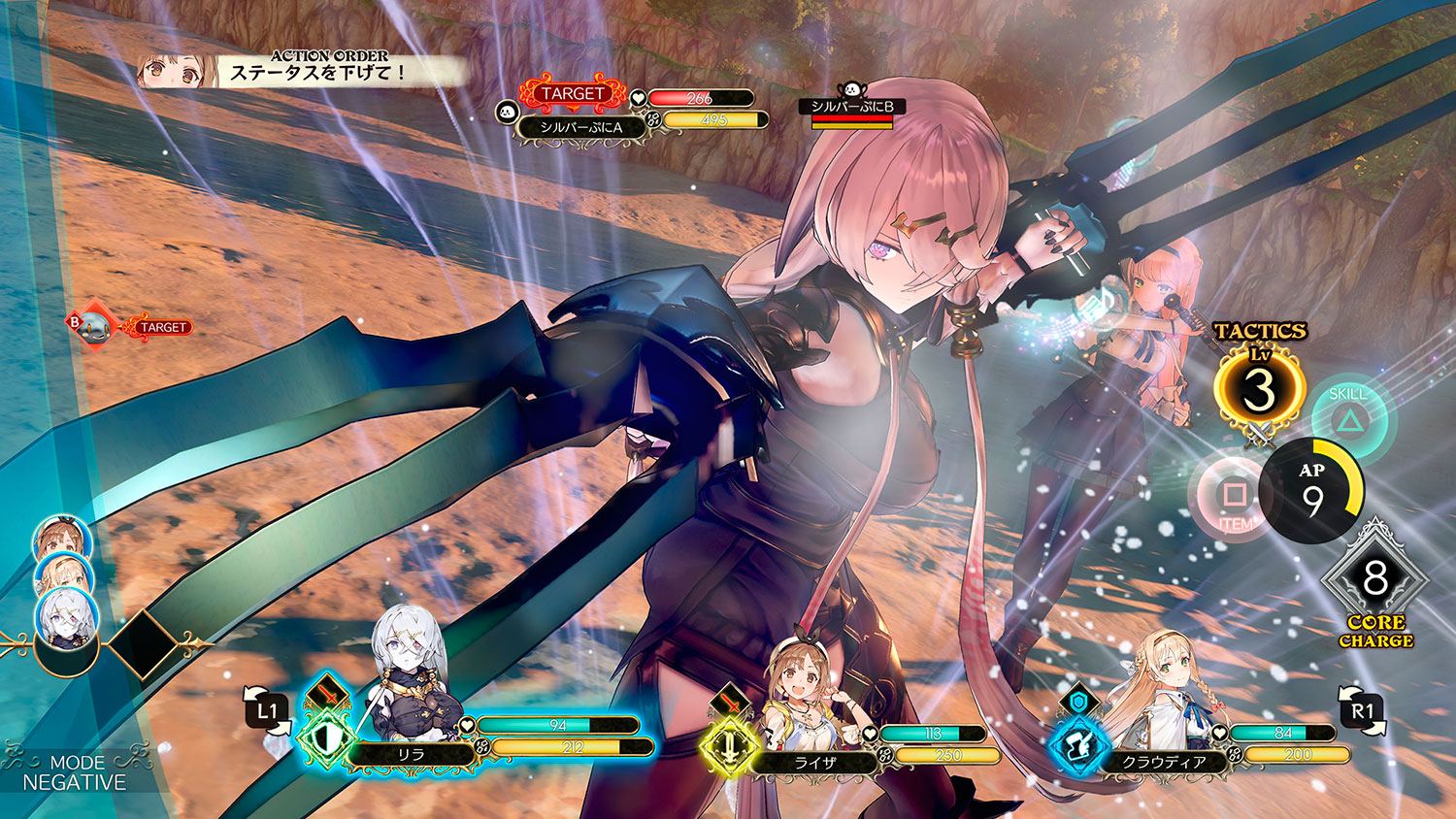
Task: Click the Tactics Lv 3 emblem
Action: click(1258, 389)
